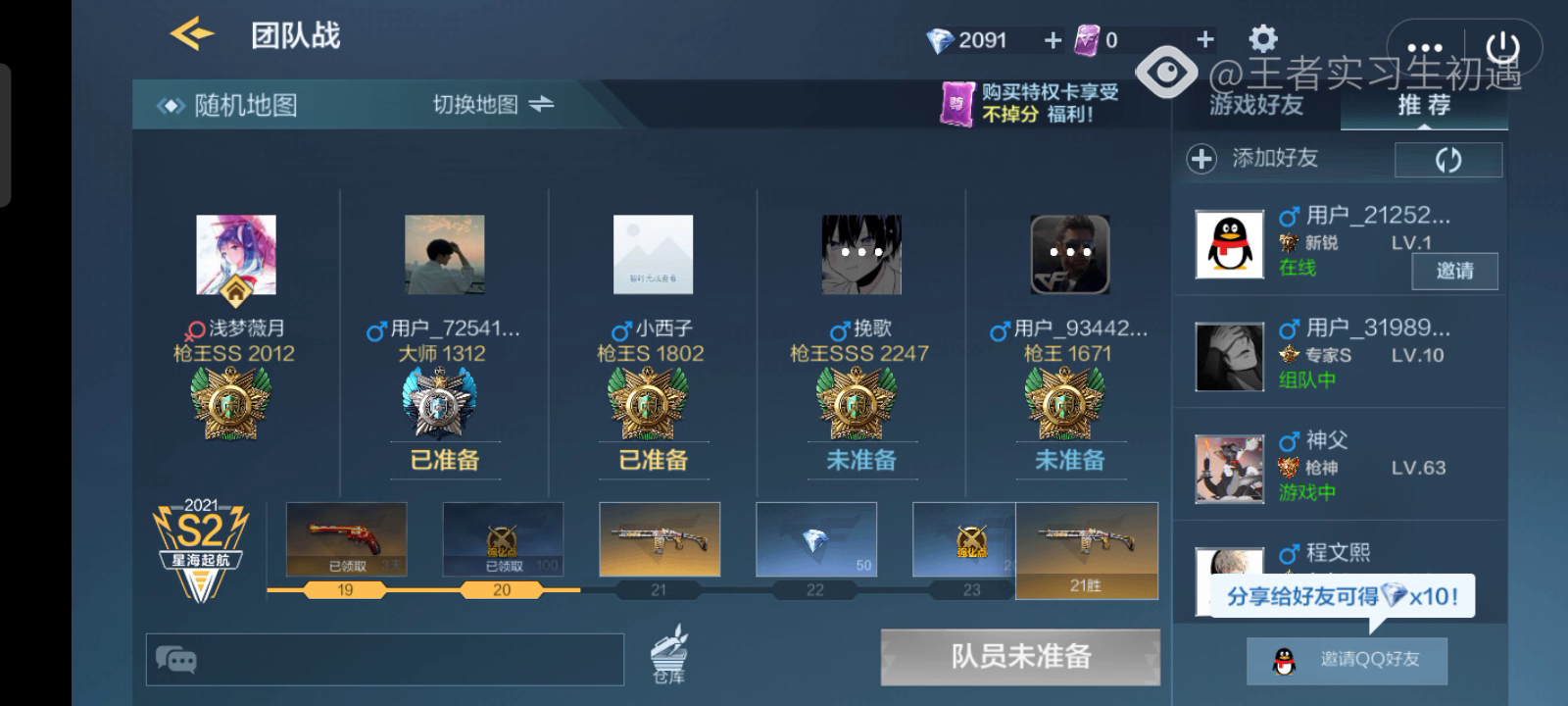Image resolution: width=1568 pixels, height=706 pixels.
Task: Refresh the recommended friends list
Action: [x=1447, y=160]
